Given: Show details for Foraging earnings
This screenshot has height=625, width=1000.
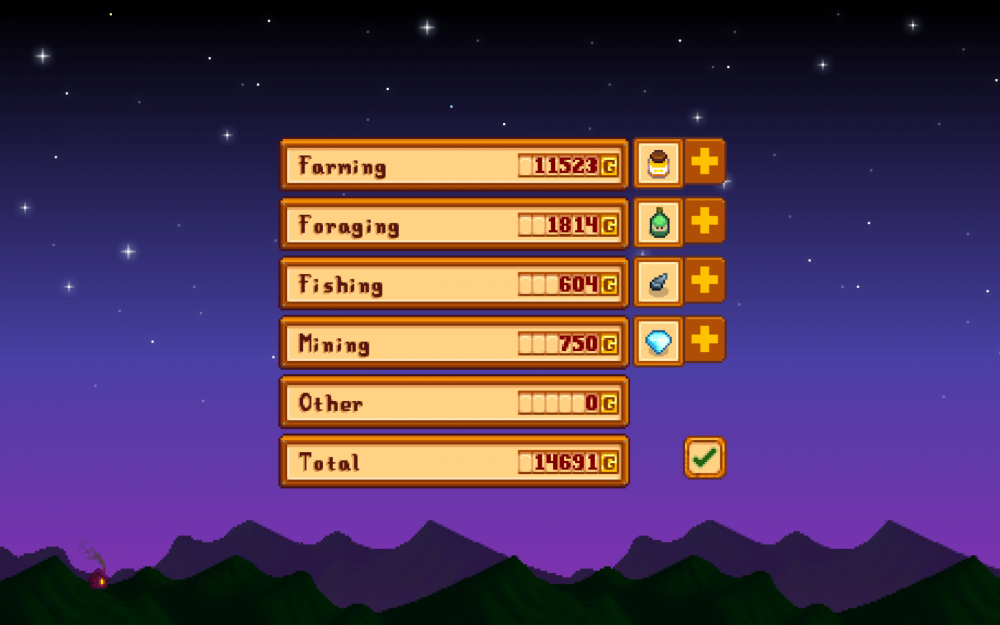Looking at the screenshot, I should (x=704, y=221).
